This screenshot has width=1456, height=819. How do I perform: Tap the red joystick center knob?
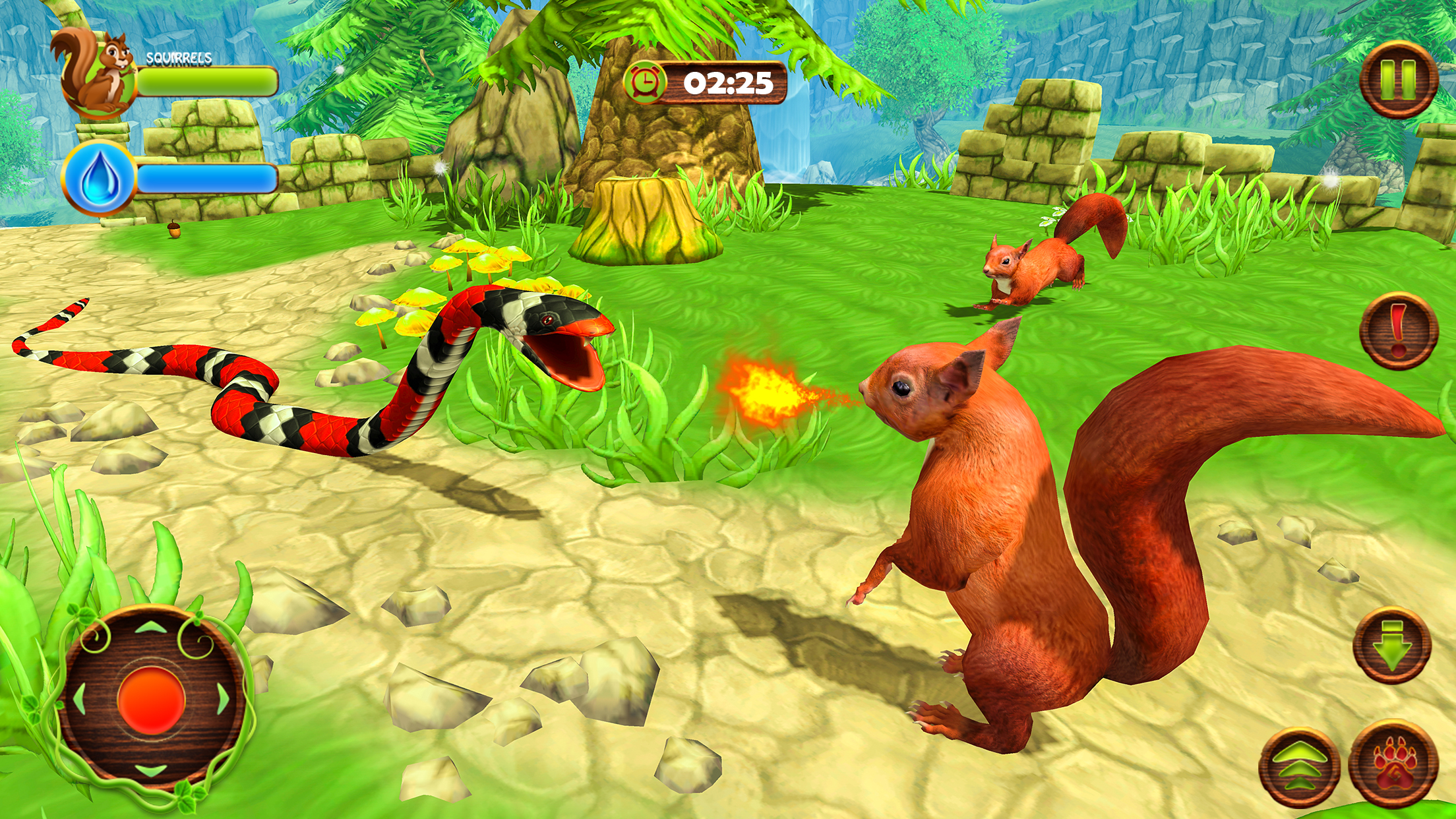point(151,700)
